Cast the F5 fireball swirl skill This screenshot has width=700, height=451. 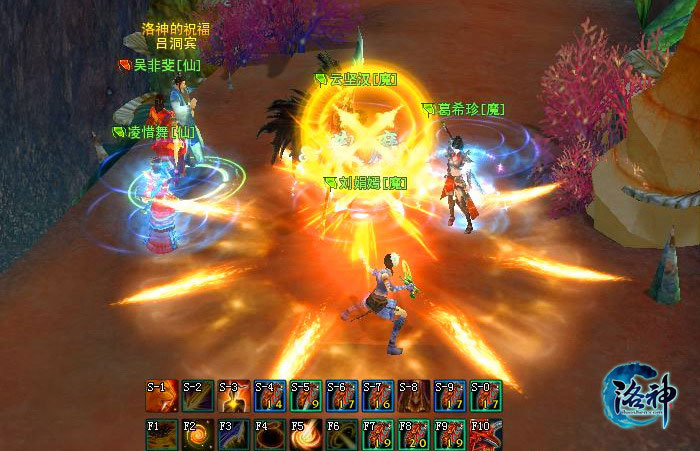click(305, 435)
